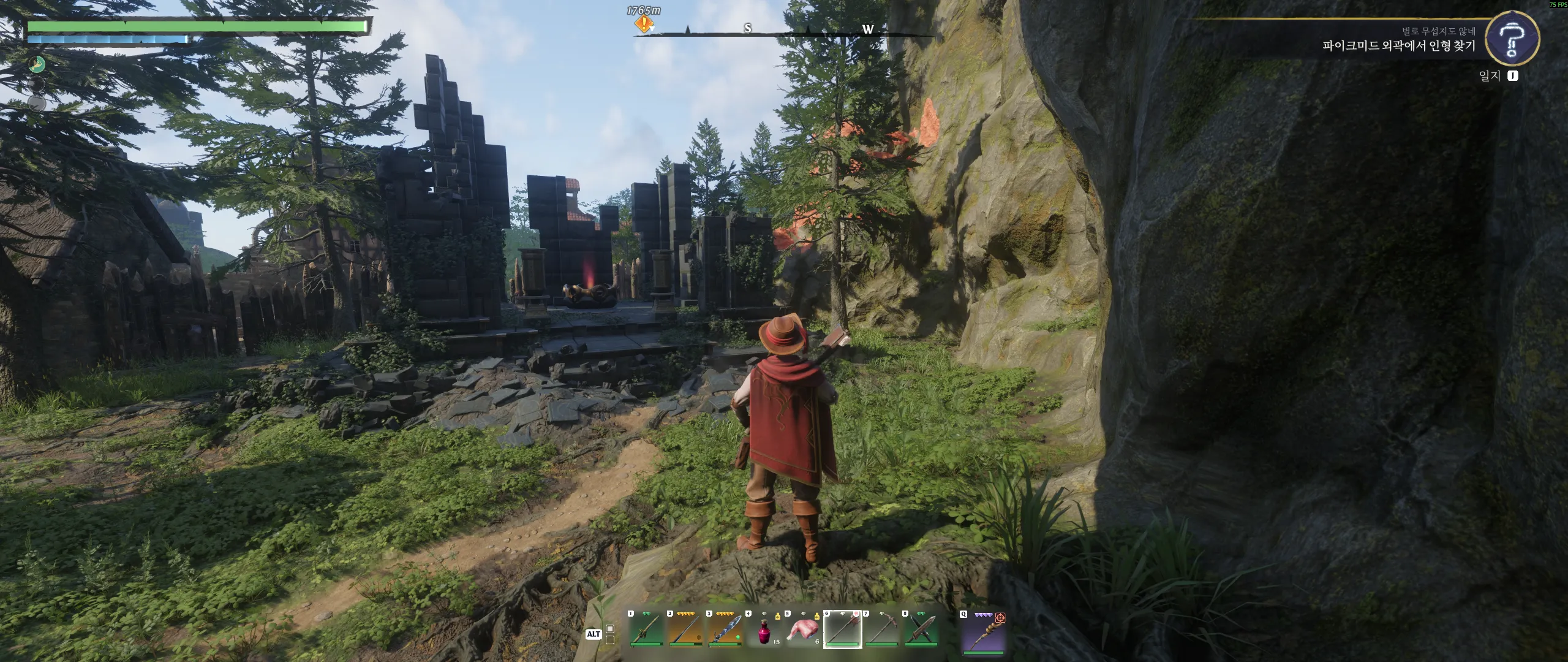Choose the blue-bladed sword in slot 3
Image resolution: width=1568 pixels, height=662 pixels.
[725, 630]
